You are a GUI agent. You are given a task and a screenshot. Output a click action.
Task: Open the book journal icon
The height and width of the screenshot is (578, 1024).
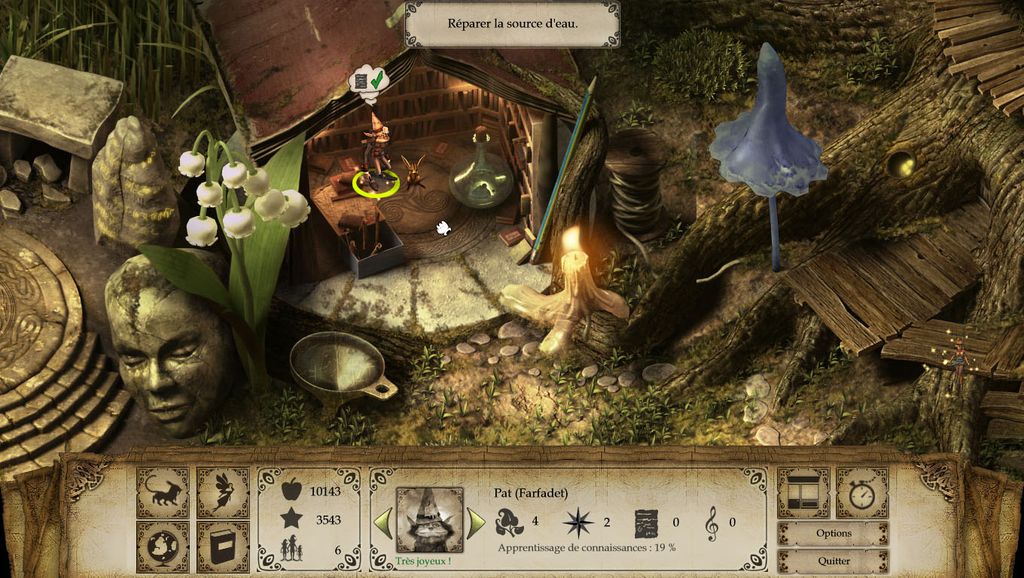(x=222, y=546)
